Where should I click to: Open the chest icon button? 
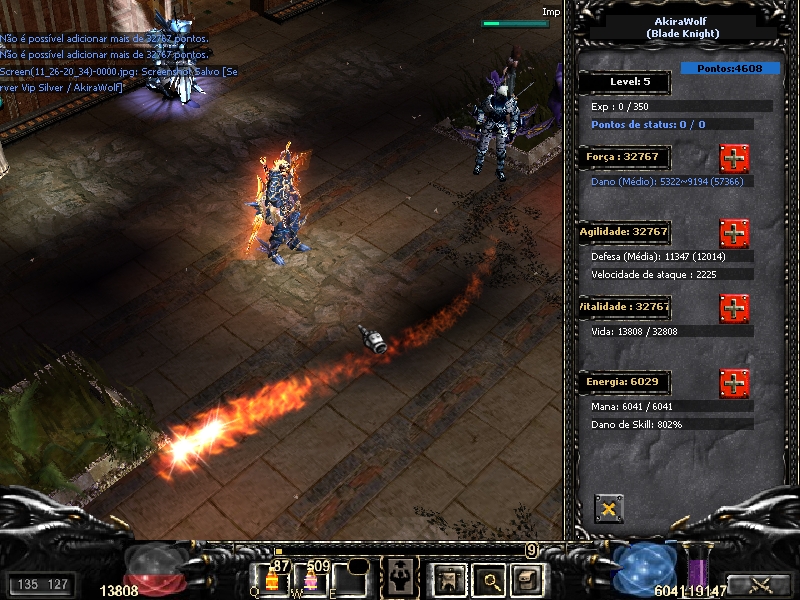click(x=526, y=578)
